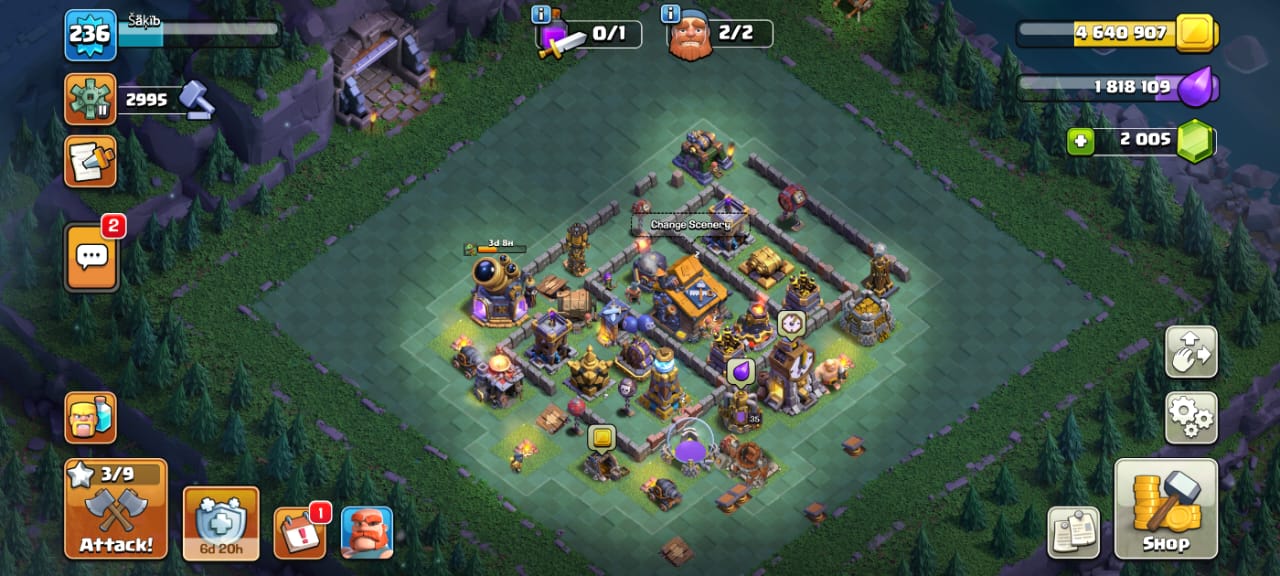The height and width of the screenshot is (576, 1280).
Task: Open the chat panel with 2 notifications
Action: (x=91, y=256)
